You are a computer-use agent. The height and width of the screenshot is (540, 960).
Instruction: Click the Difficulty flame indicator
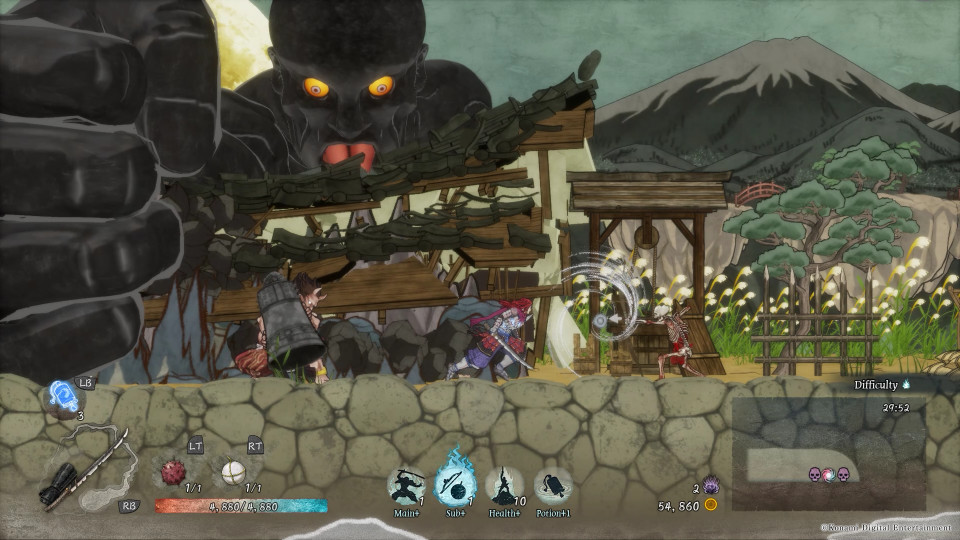click(907, 384)
